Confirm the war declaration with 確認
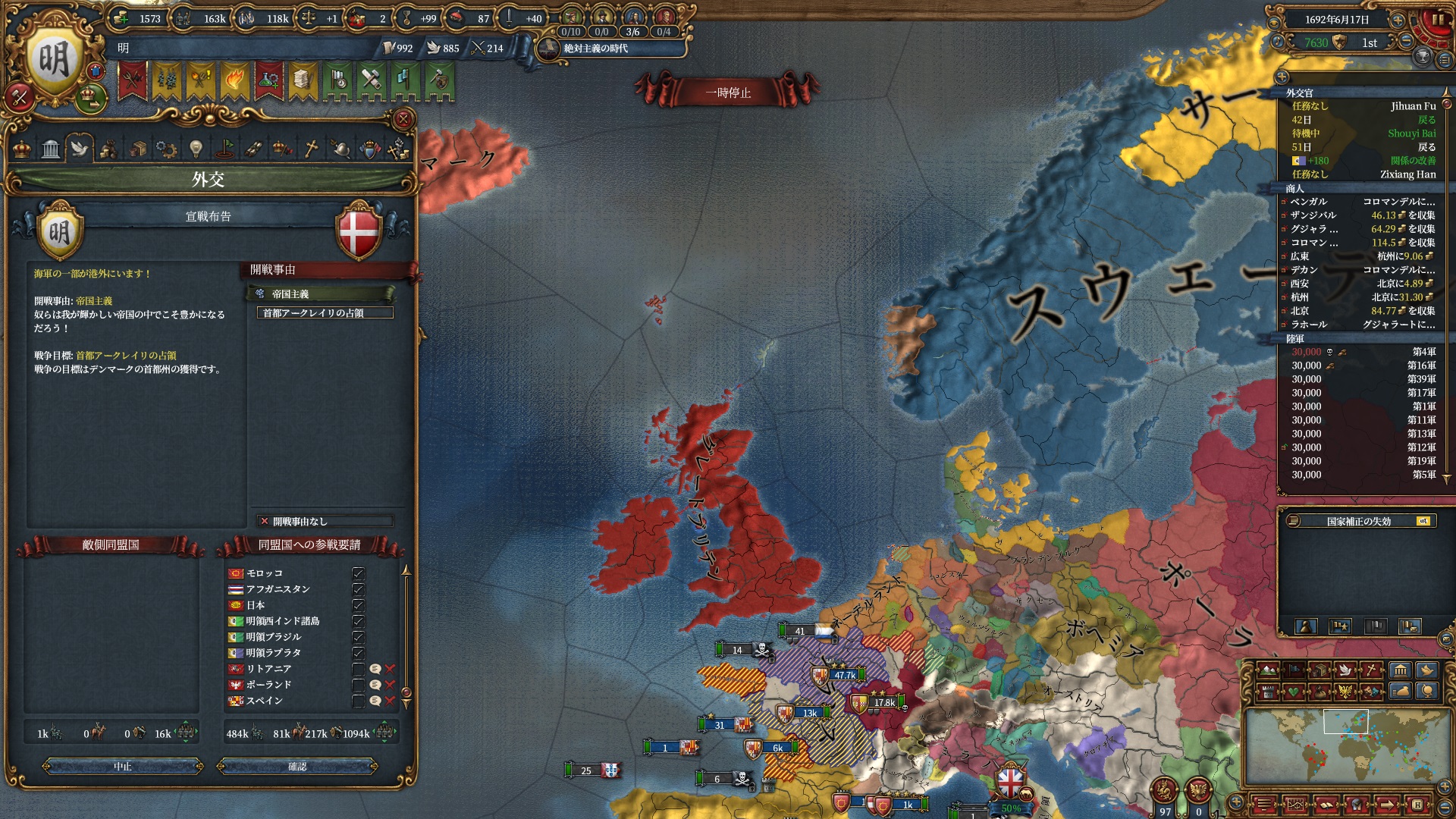1456x819 pixels. pyautogui.click(x=297, y=767)
